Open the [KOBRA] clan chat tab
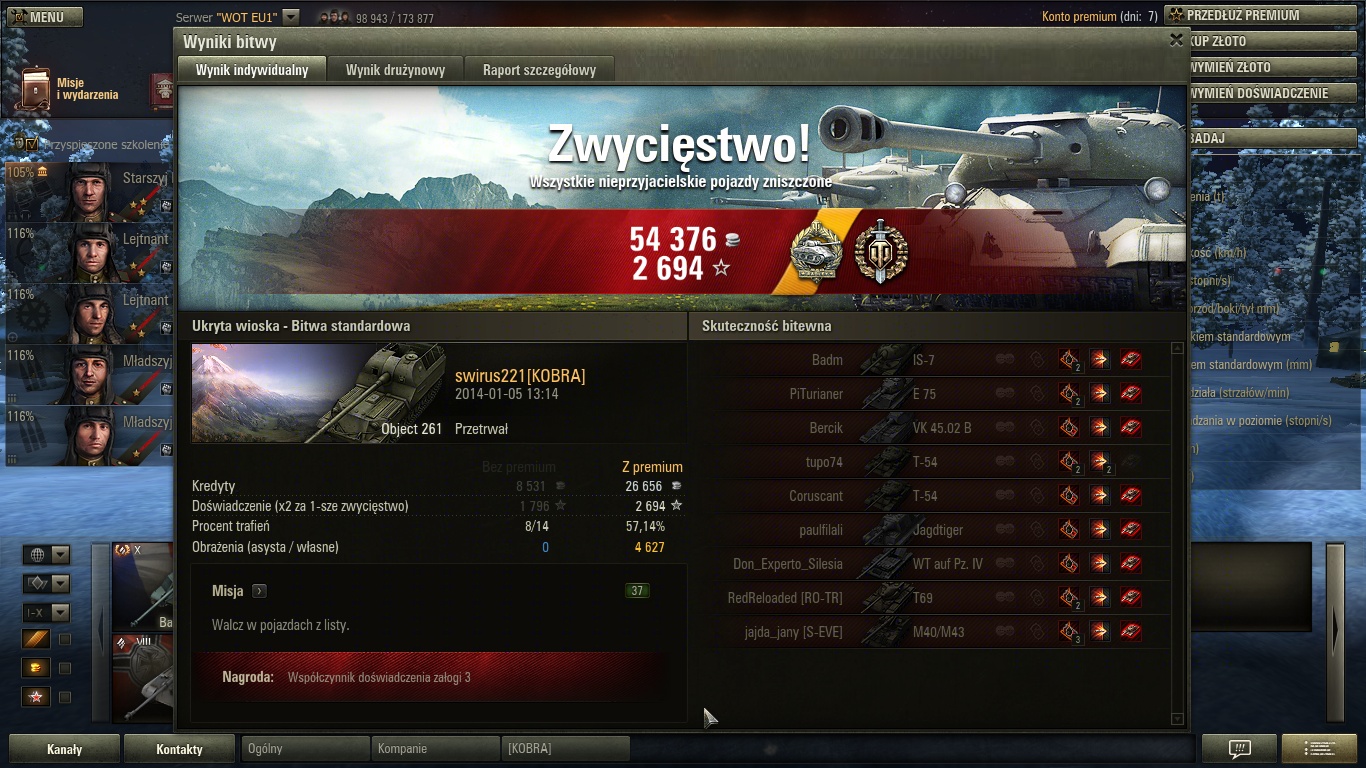 pos(565,748)
